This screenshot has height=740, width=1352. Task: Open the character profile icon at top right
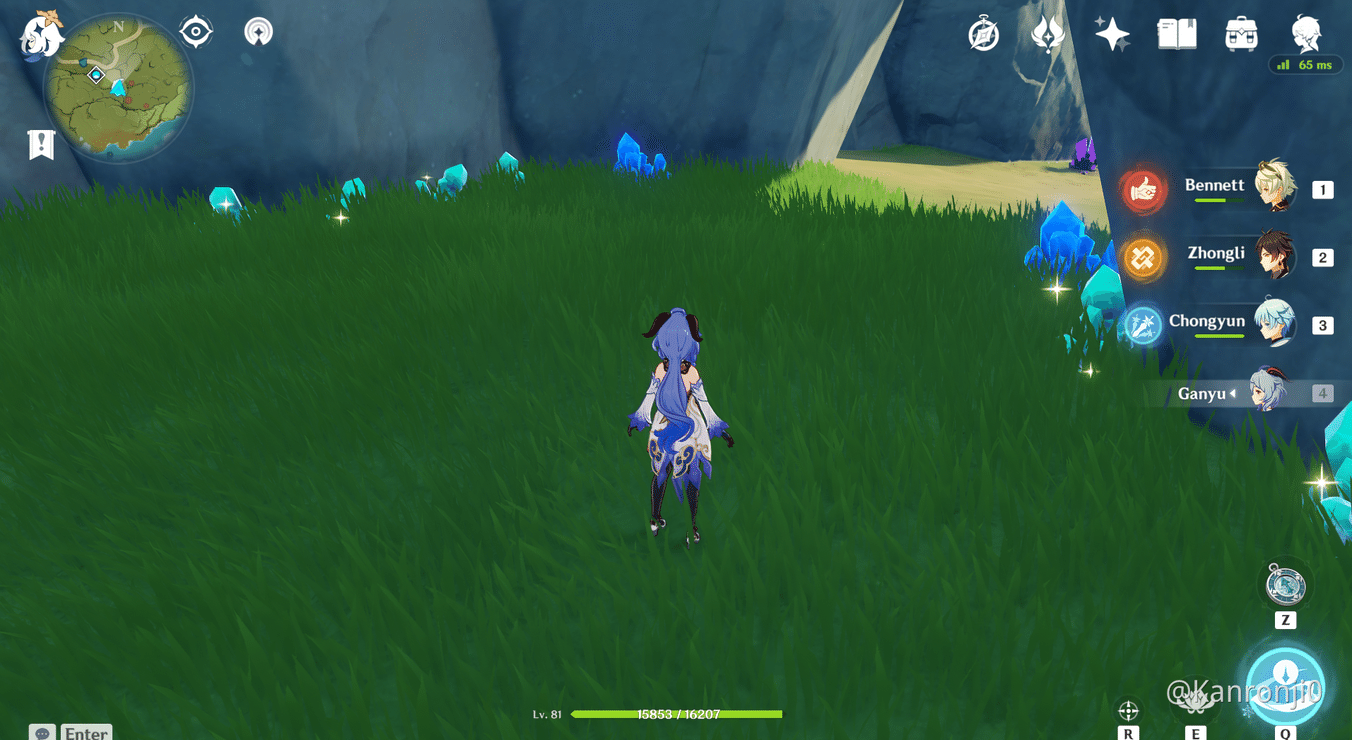pos(1305,33)
